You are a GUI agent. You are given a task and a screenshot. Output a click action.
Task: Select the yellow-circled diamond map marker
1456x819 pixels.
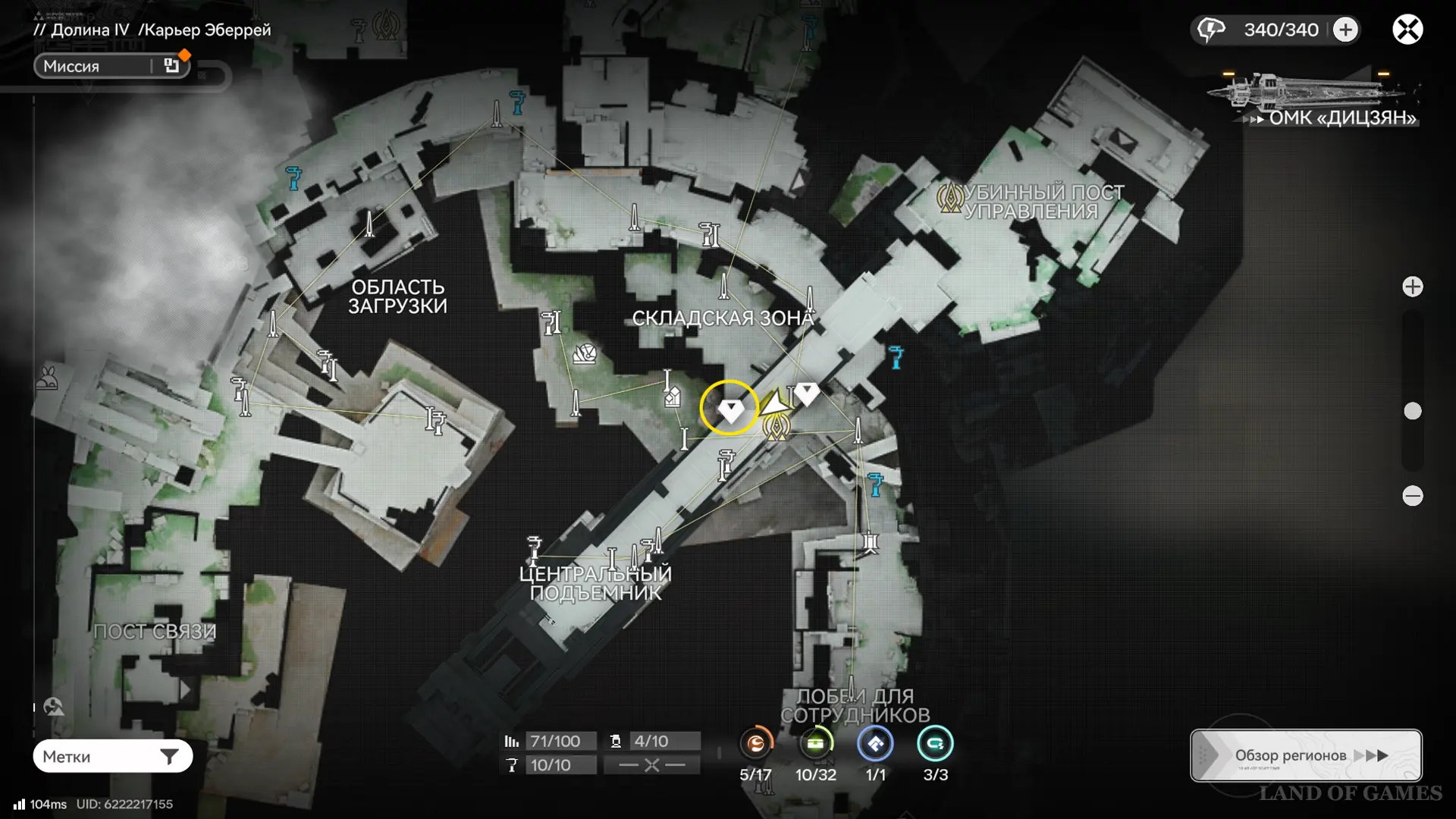730,409
